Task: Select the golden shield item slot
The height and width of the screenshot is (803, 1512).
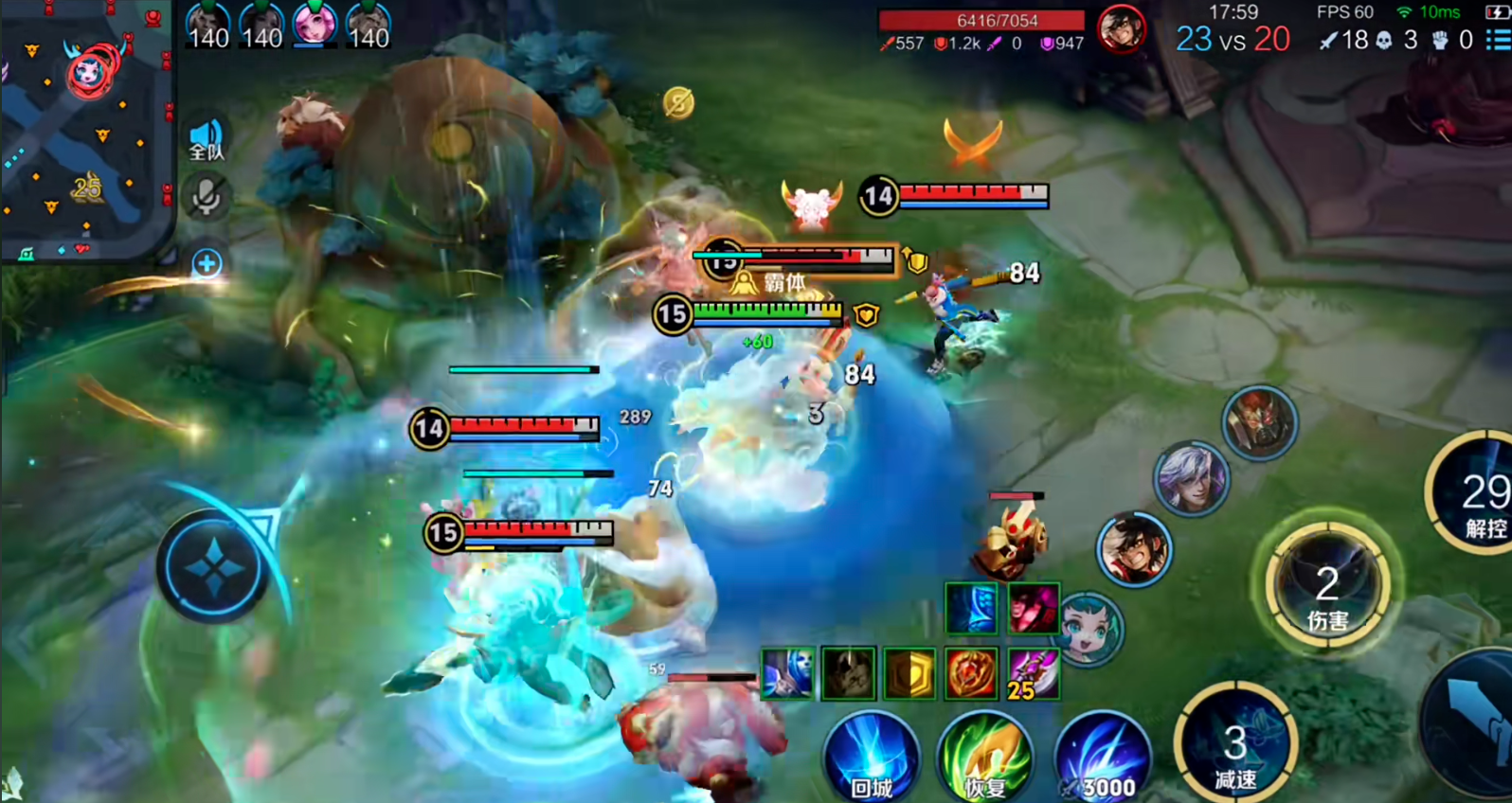Action: (909, 674)
